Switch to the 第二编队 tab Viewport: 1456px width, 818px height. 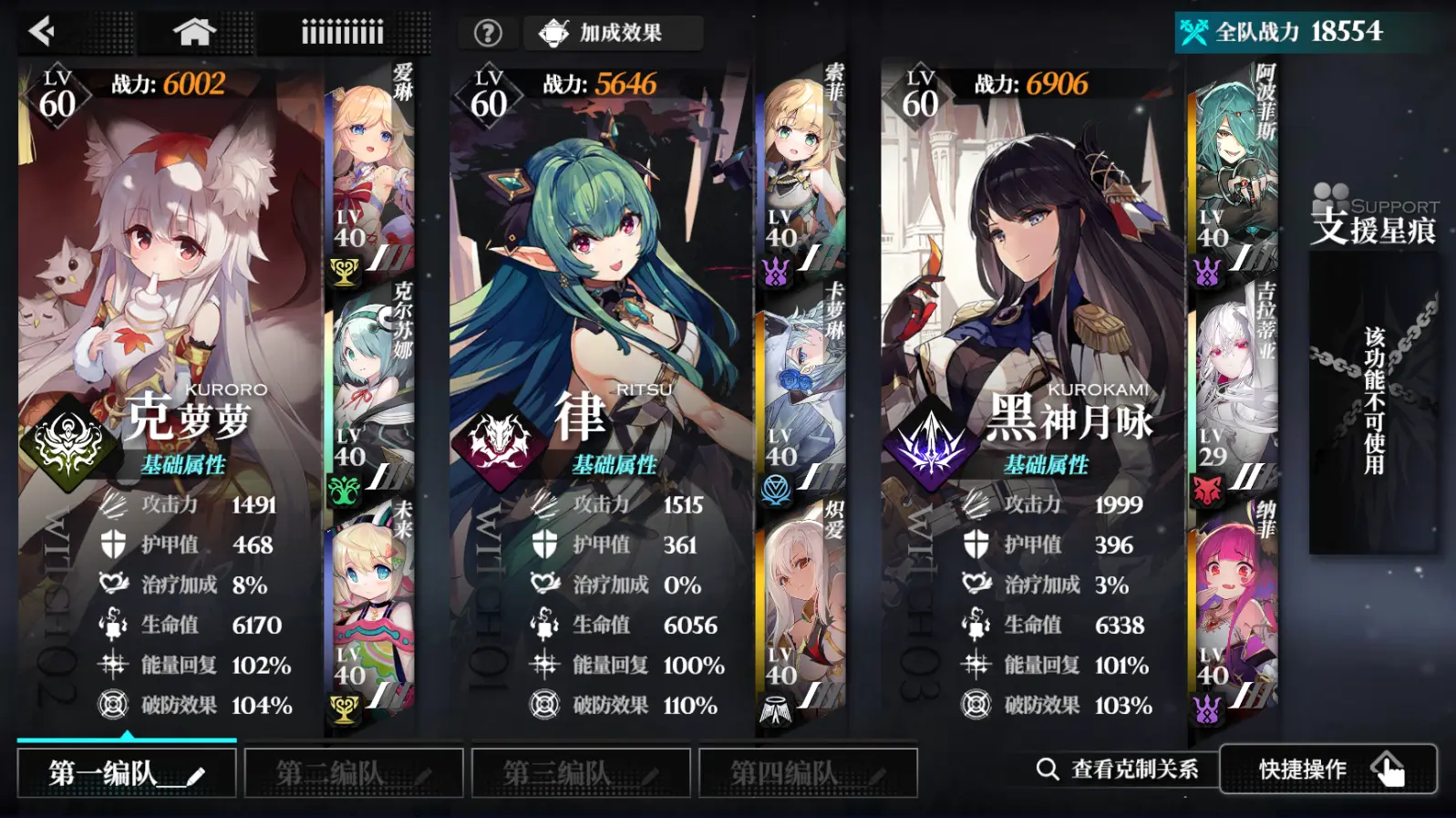[x=353, y=771]
